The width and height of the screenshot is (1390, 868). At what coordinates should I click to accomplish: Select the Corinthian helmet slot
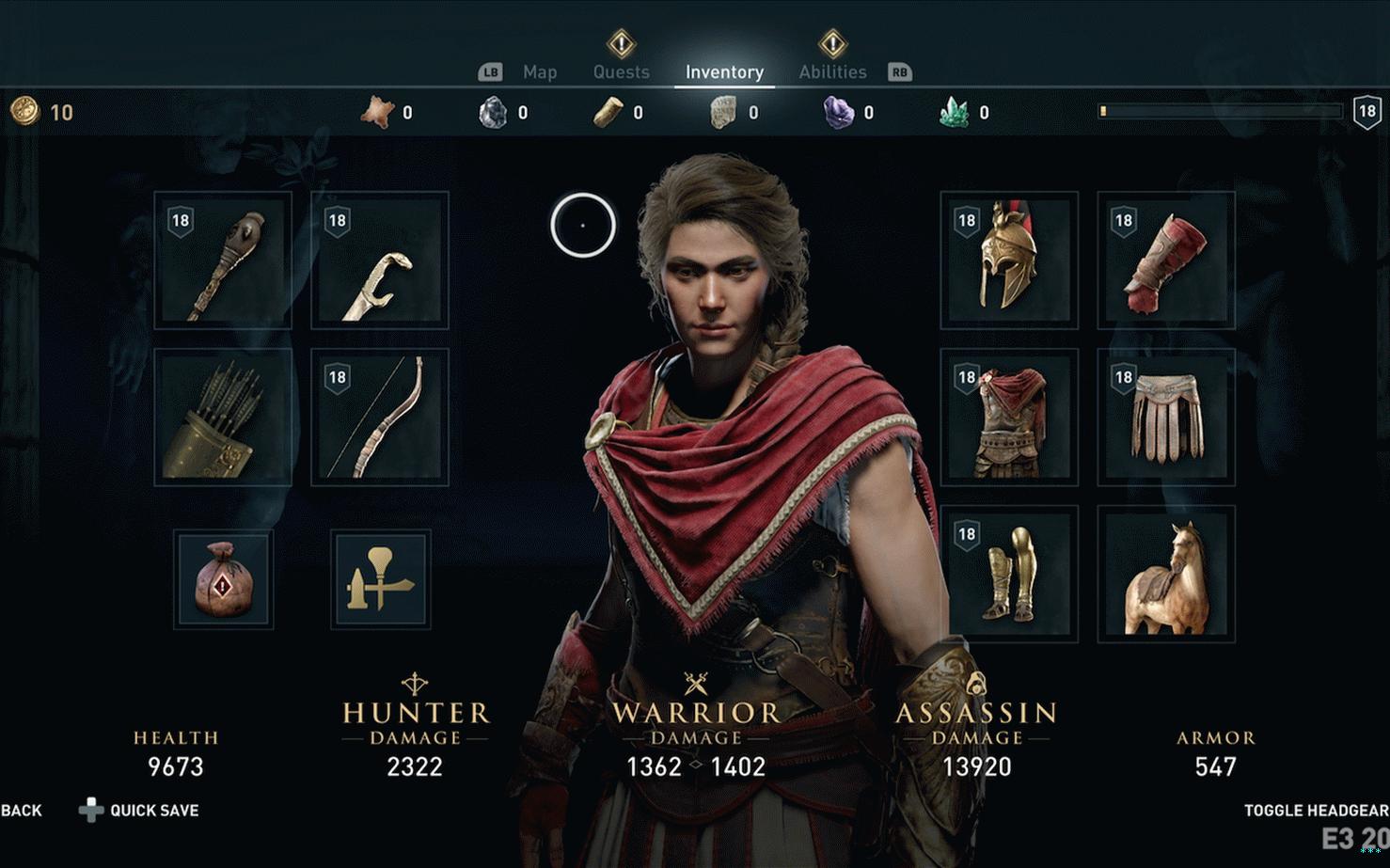point(1009,260)
